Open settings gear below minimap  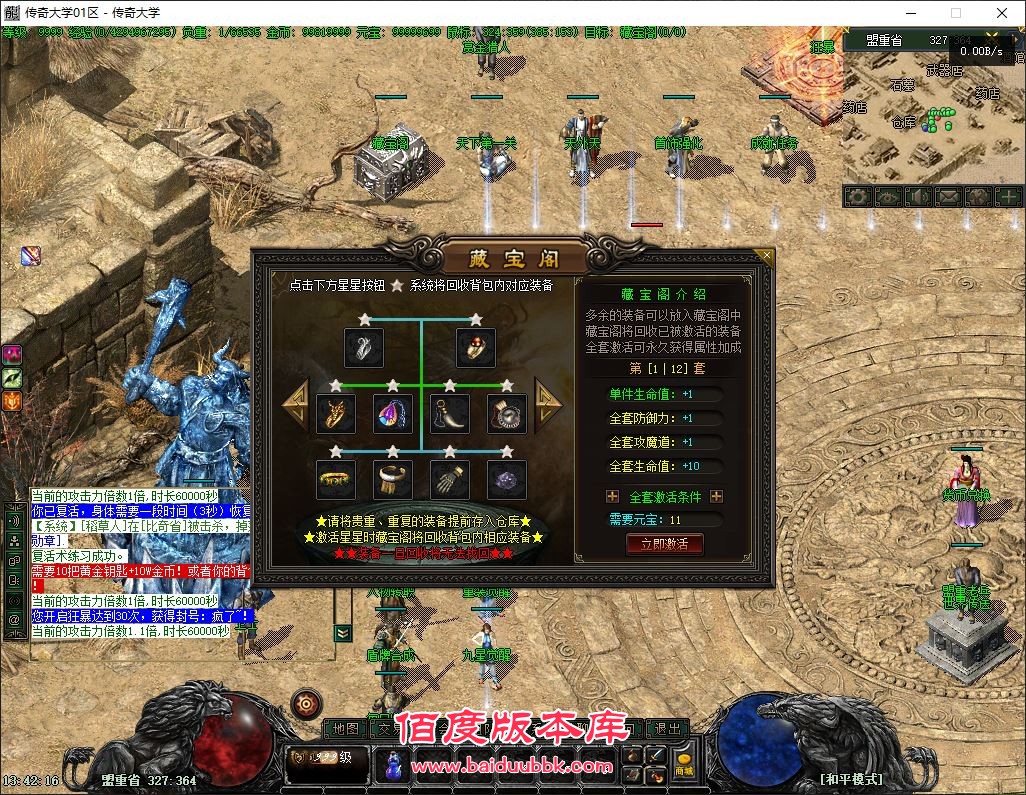(x=857, y=197)
